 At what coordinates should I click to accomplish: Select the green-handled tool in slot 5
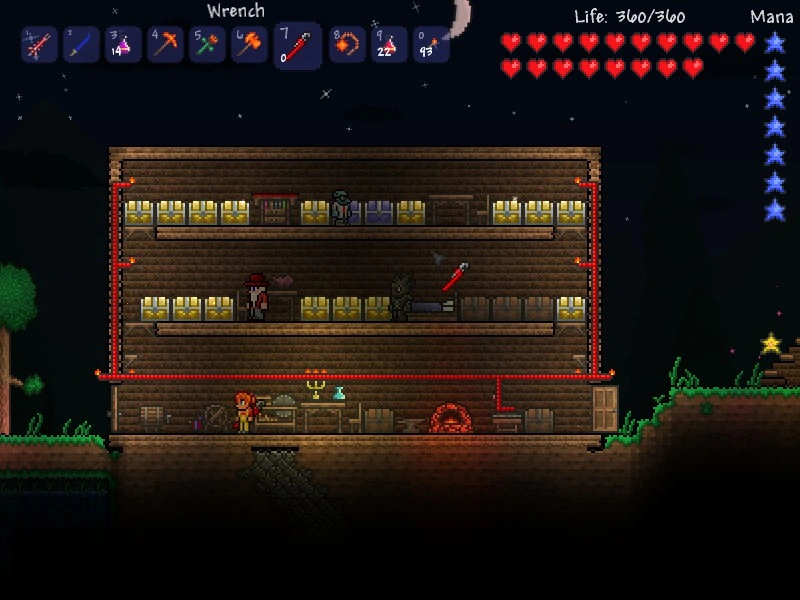(207, 45)
